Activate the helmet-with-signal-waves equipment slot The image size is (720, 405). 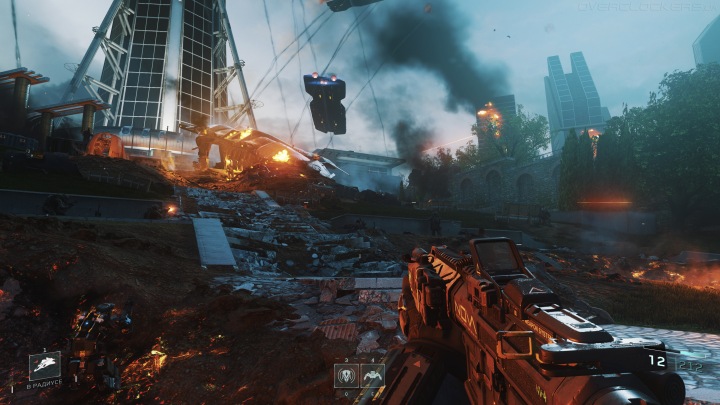point(345,376)
